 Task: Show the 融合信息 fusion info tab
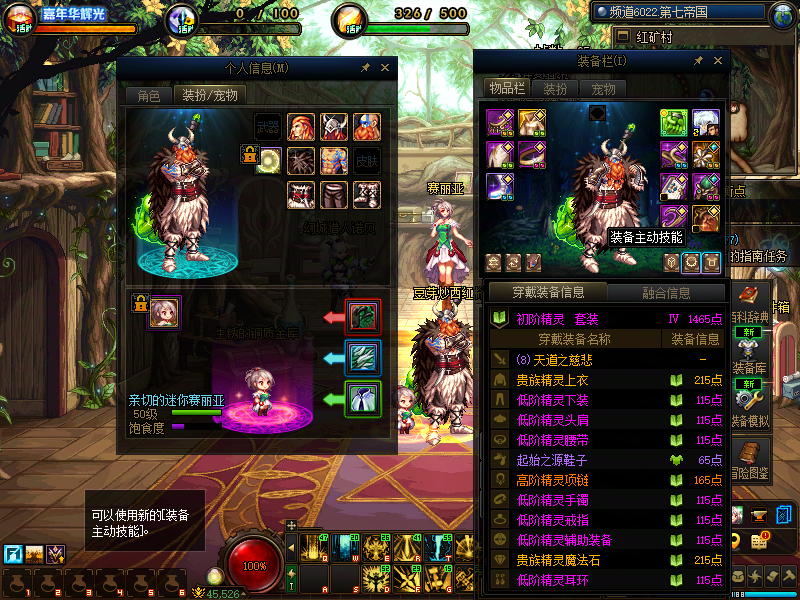(664, 293)
